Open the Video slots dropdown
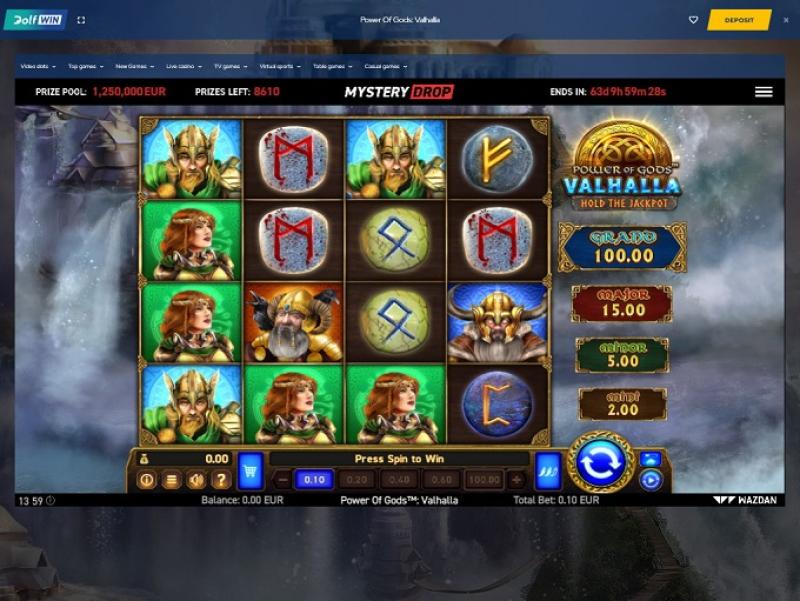 [38, 66]
